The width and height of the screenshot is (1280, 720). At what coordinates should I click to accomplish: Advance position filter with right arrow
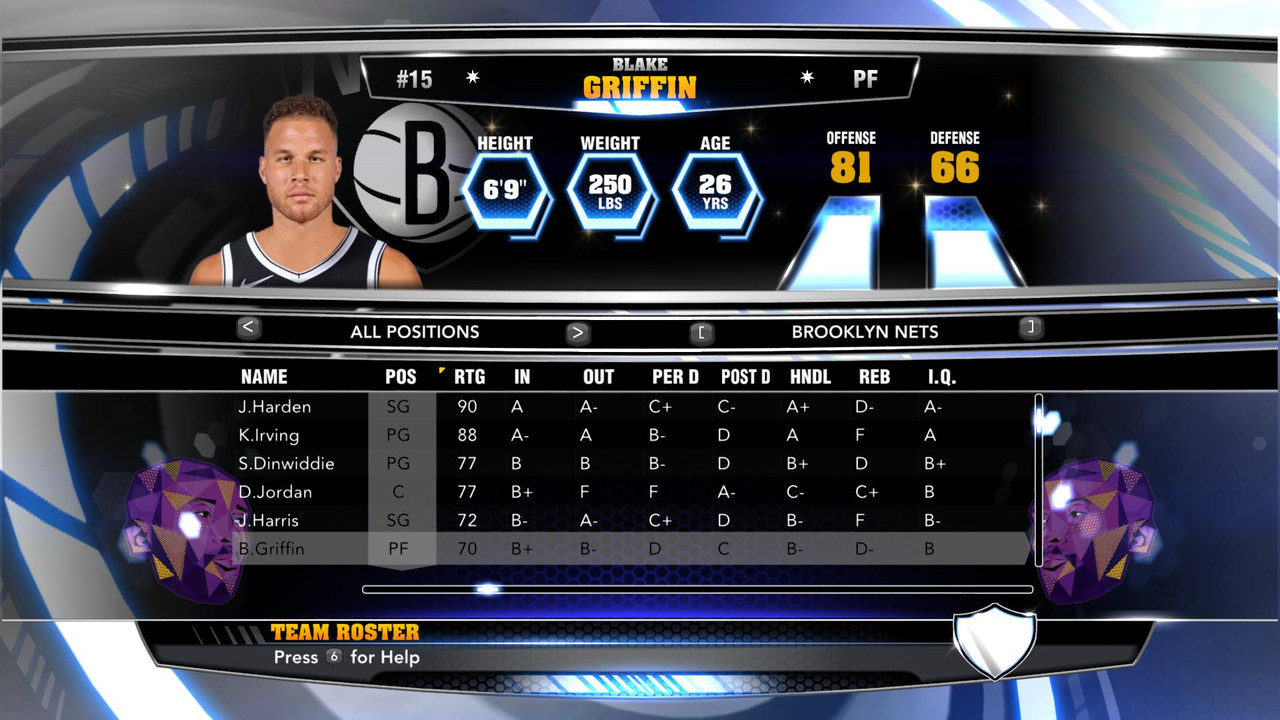coord(577,333)
